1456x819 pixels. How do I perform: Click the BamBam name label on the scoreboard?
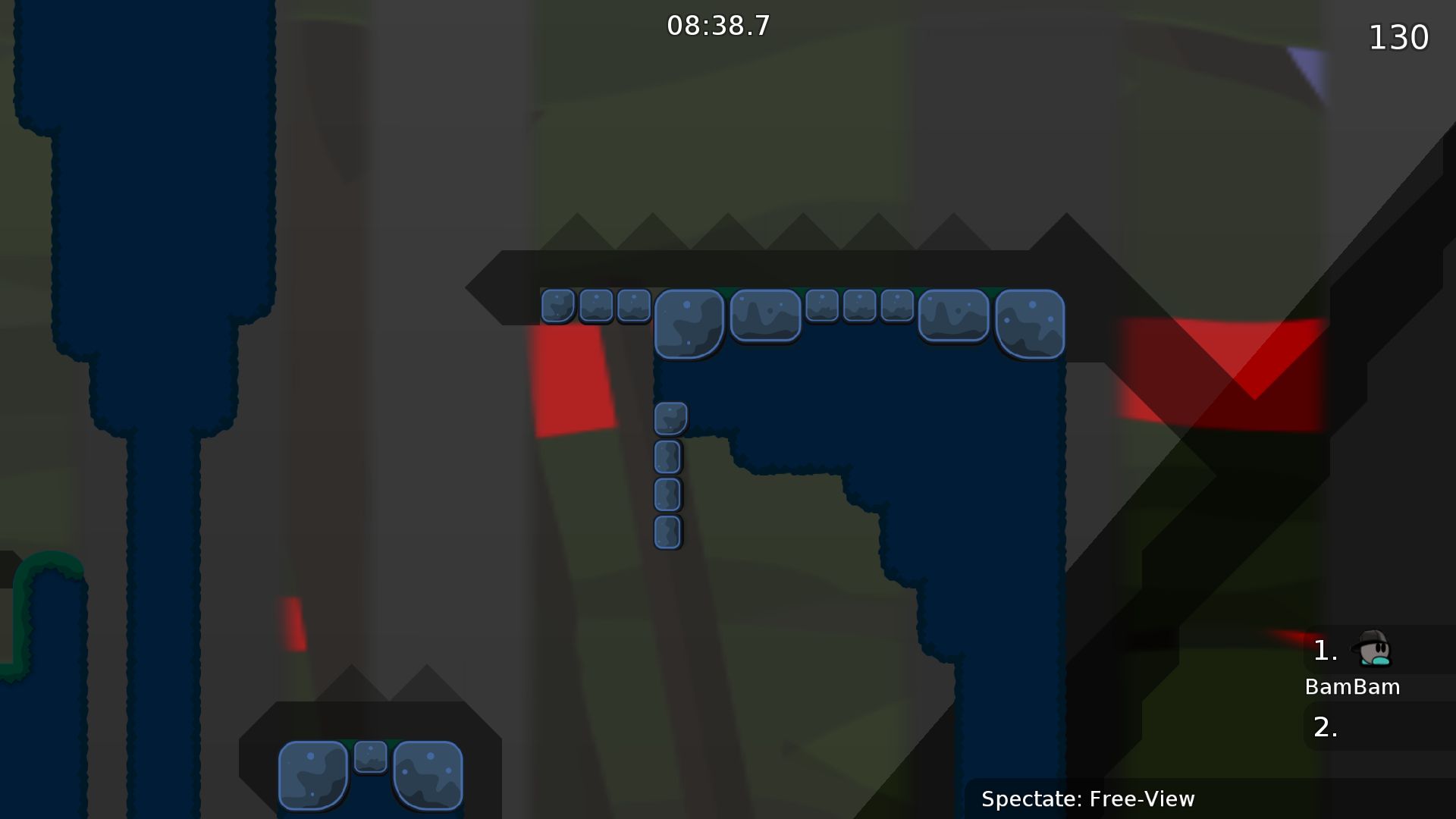click(x=1353, y=687)
